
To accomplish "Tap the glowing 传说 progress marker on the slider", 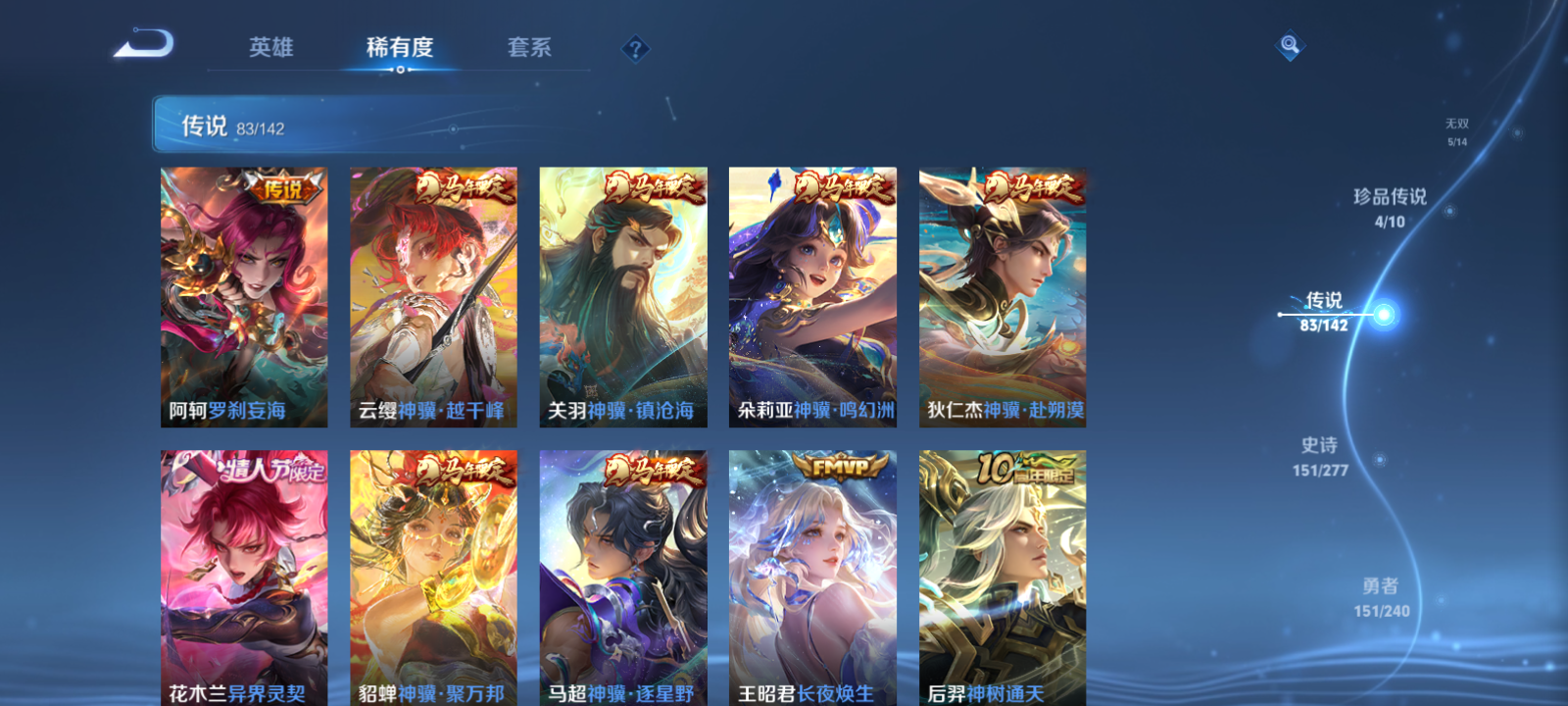I will click(x=1382, y=314).
